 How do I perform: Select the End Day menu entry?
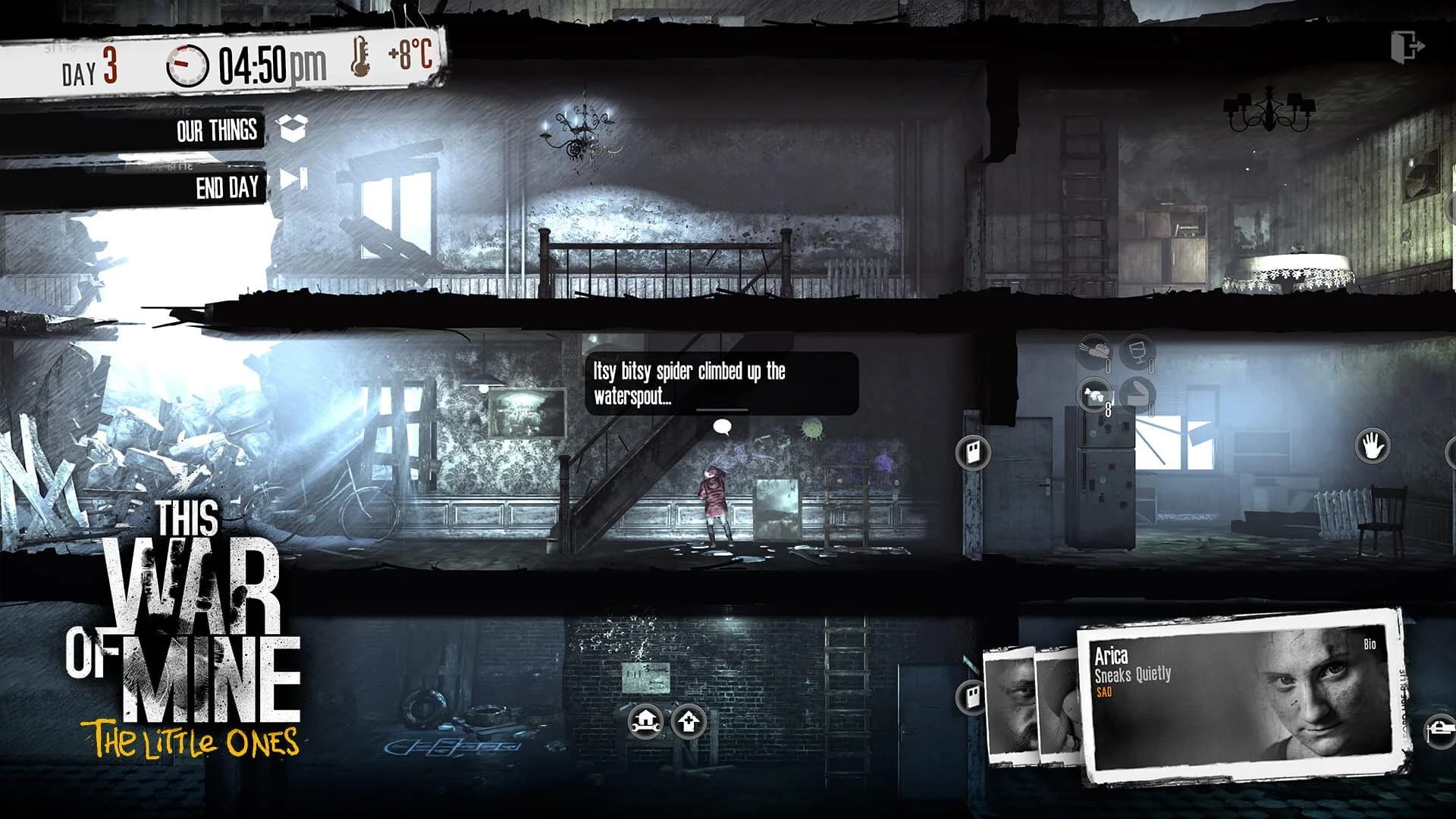pos(227,184)
